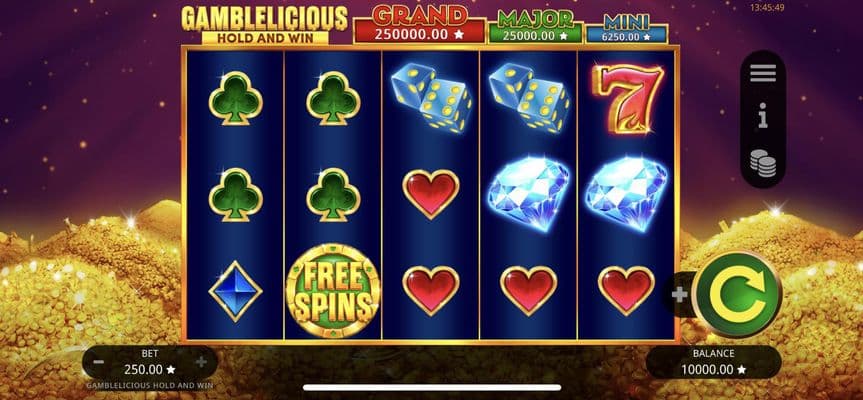Click the small plus beside the spin button
Screen dimensions: 863x400
pyautogui.click(x=680, y=295)
